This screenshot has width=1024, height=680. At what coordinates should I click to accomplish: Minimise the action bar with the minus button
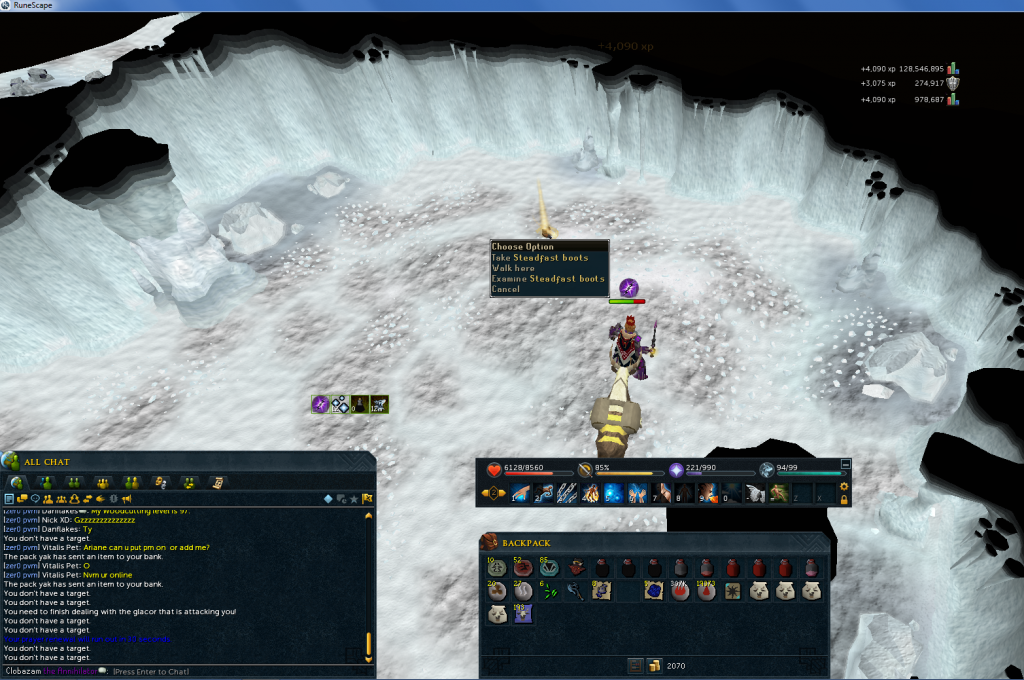pos(846,464)
